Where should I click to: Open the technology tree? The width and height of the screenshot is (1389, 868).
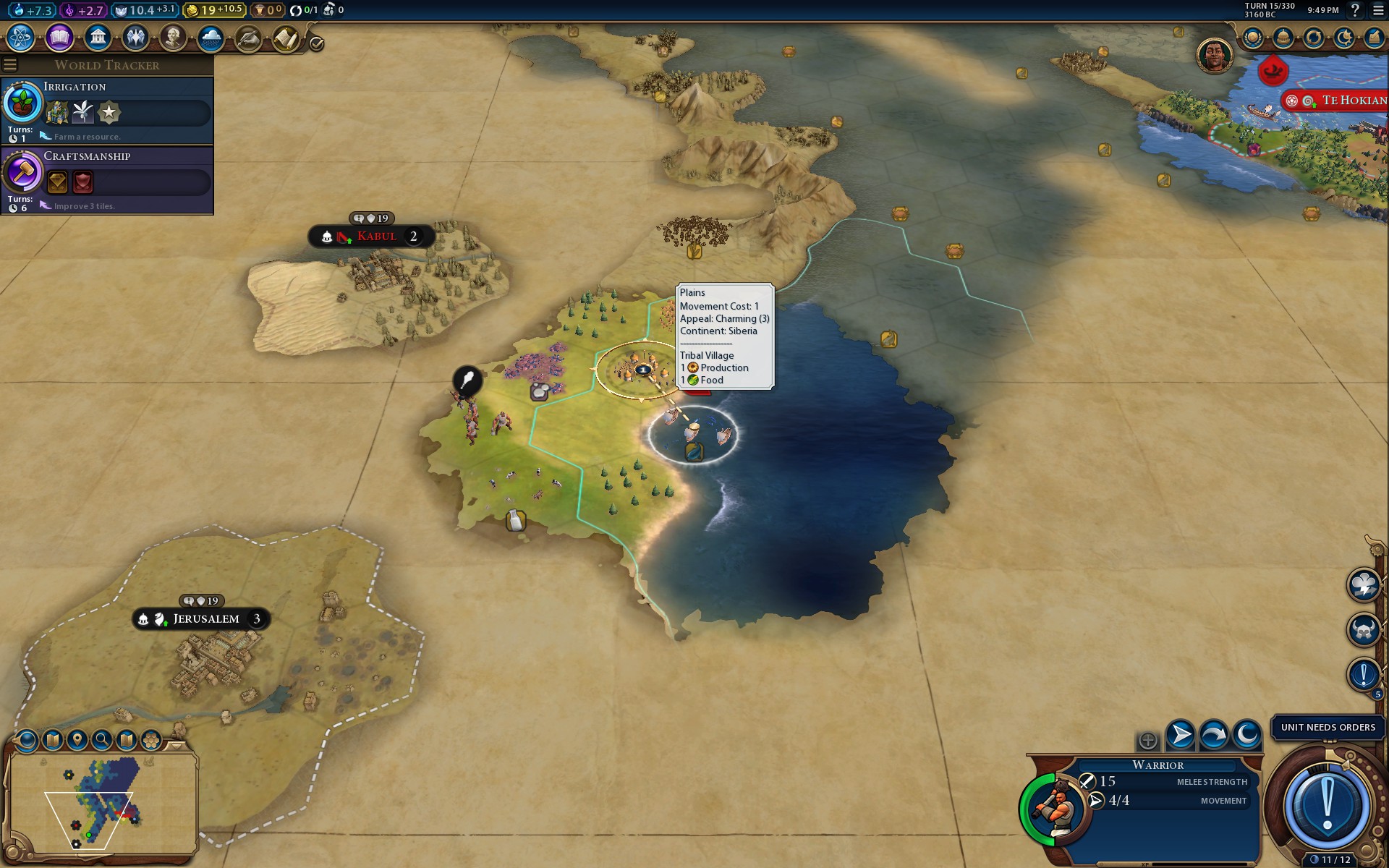click(x=21, y=38)
